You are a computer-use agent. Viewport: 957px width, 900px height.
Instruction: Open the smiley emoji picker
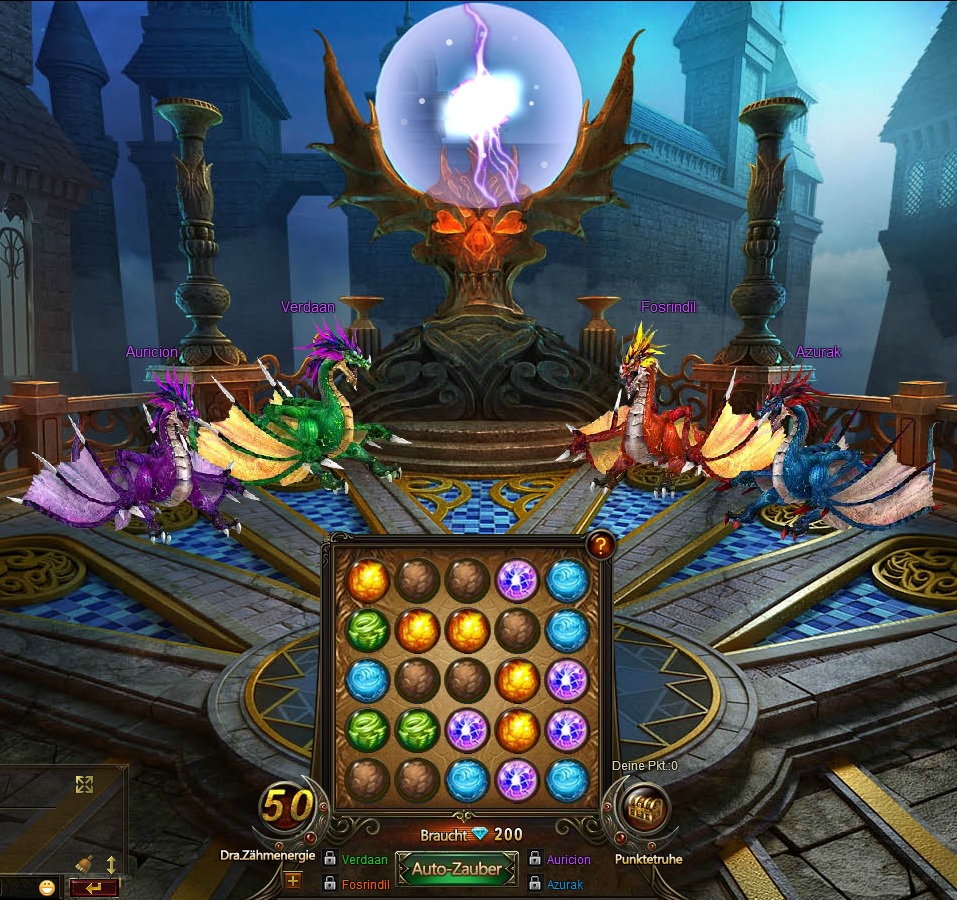(x=47, y=887)
